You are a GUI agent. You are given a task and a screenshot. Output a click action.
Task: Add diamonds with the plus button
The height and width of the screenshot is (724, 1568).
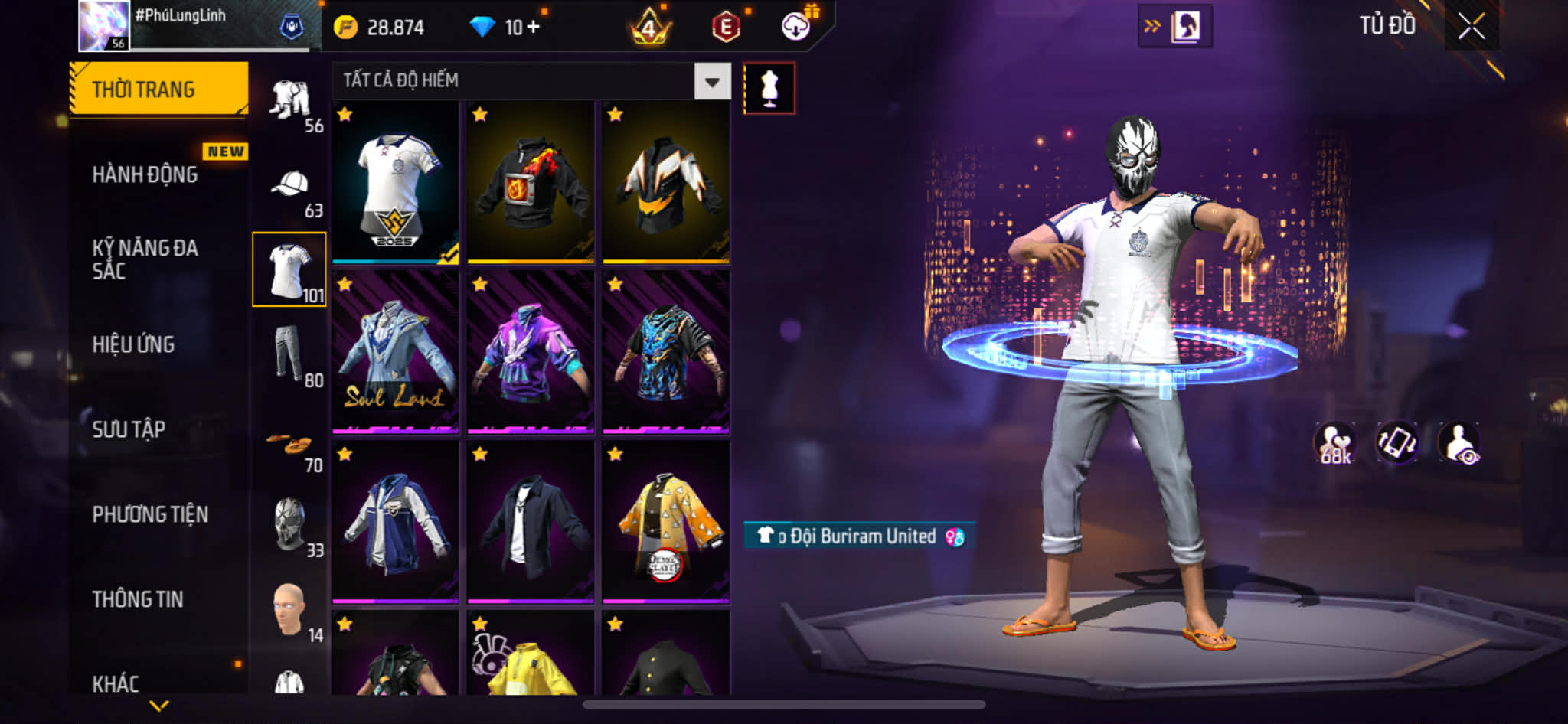click(x=533, y=28)
